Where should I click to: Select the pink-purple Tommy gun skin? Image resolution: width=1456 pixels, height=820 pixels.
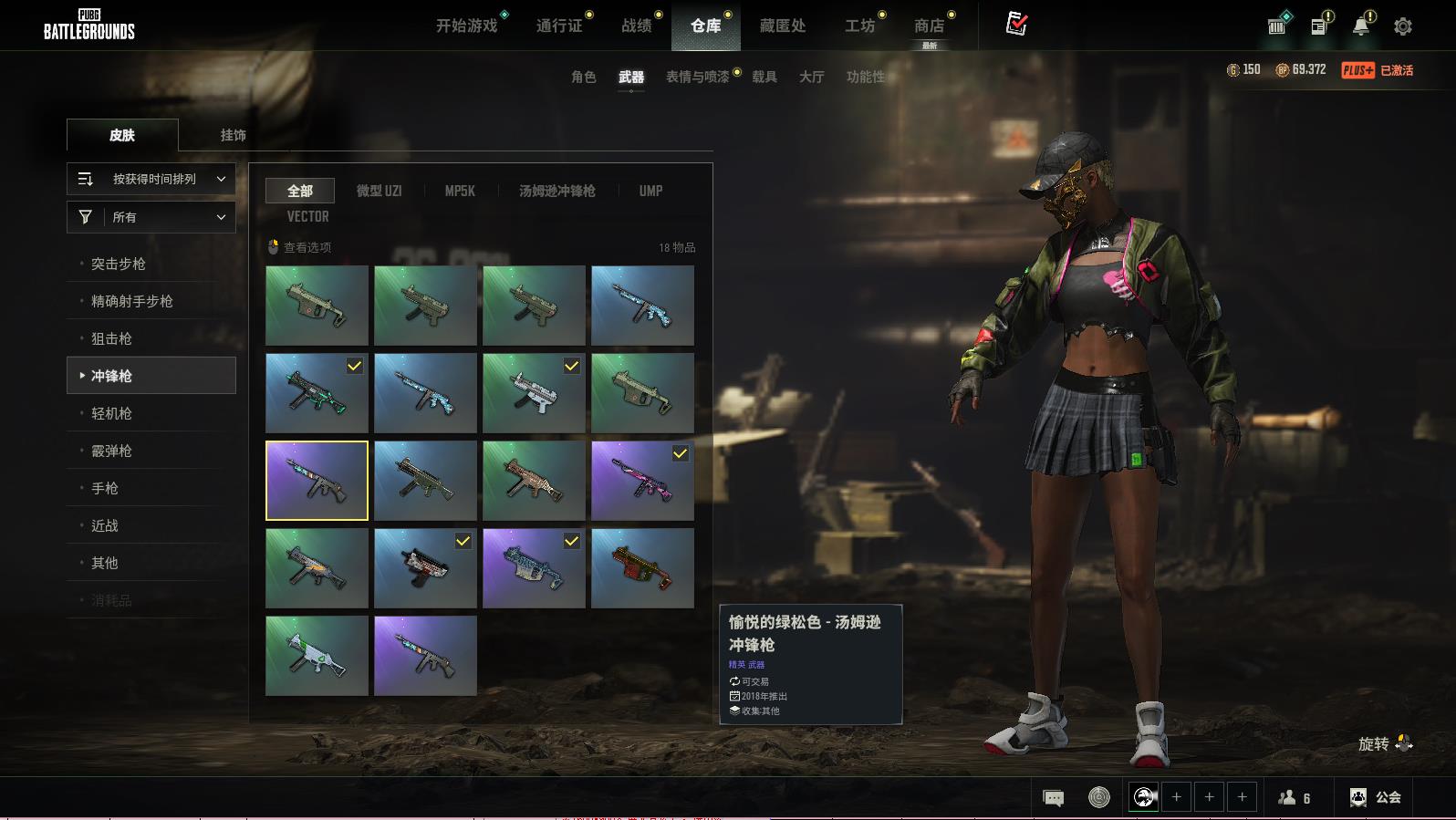point(642,481)
